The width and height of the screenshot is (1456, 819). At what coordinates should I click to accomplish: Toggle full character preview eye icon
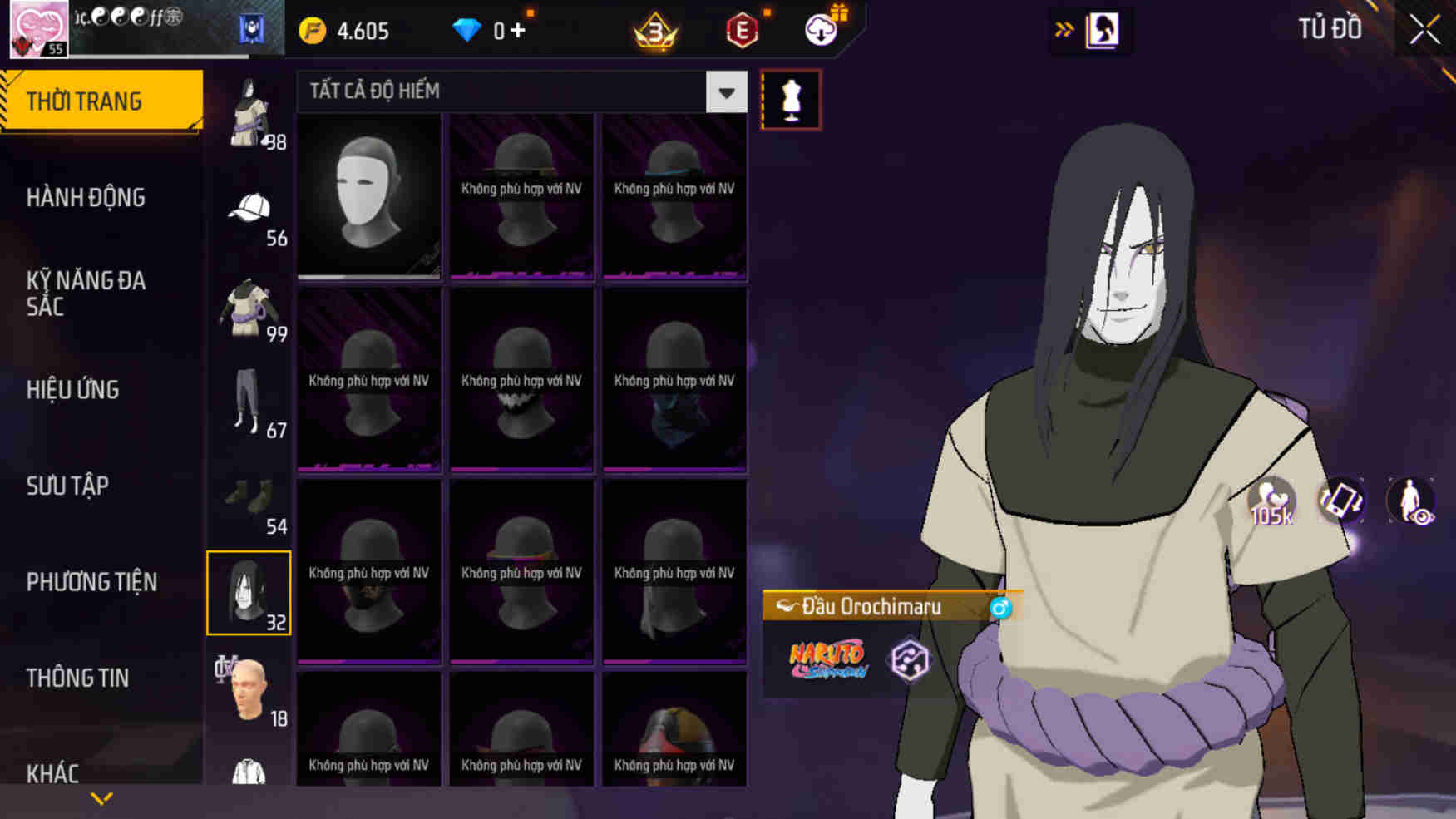(1414, 501)
